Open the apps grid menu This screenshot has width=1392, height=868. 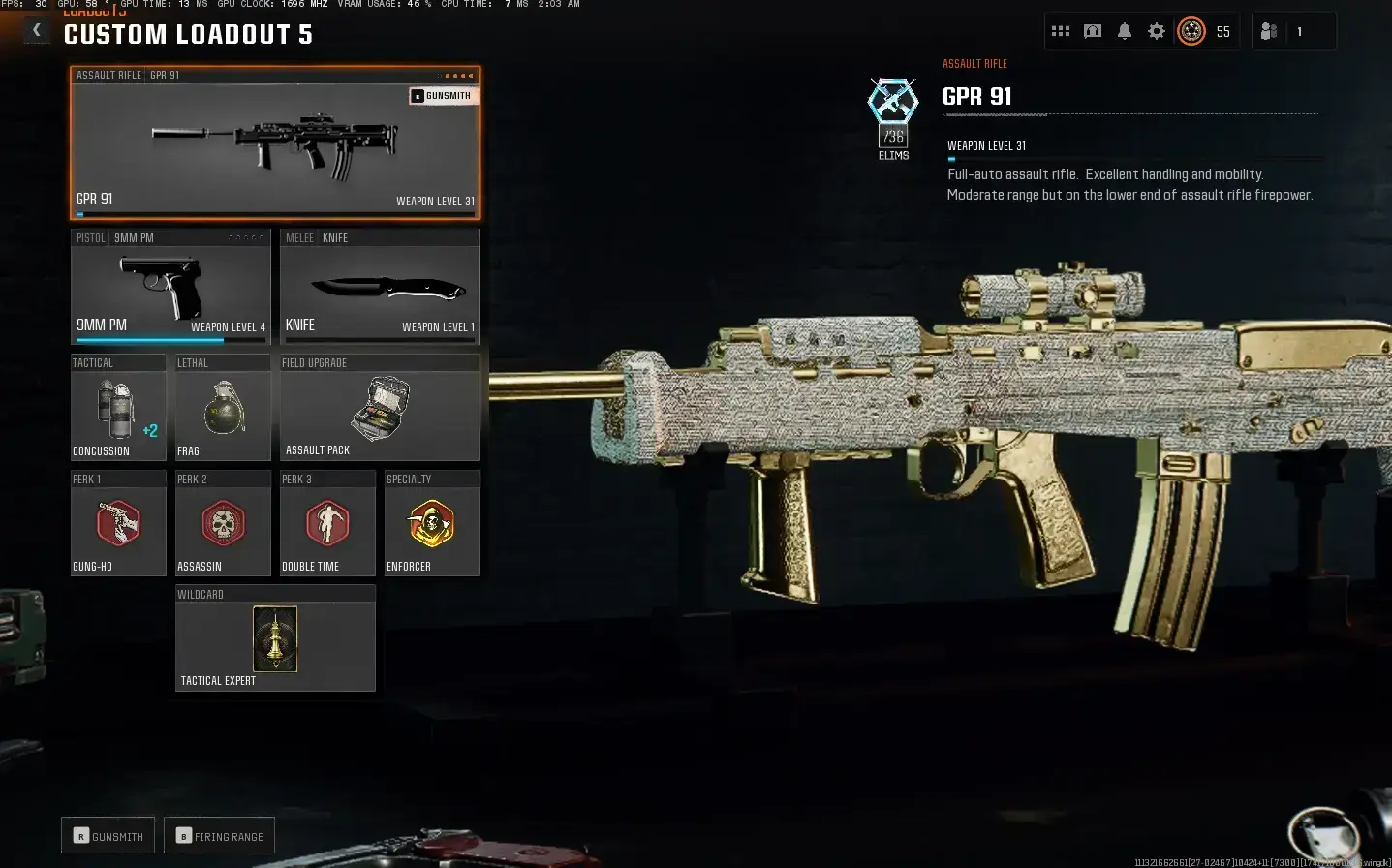[1060, 31]
